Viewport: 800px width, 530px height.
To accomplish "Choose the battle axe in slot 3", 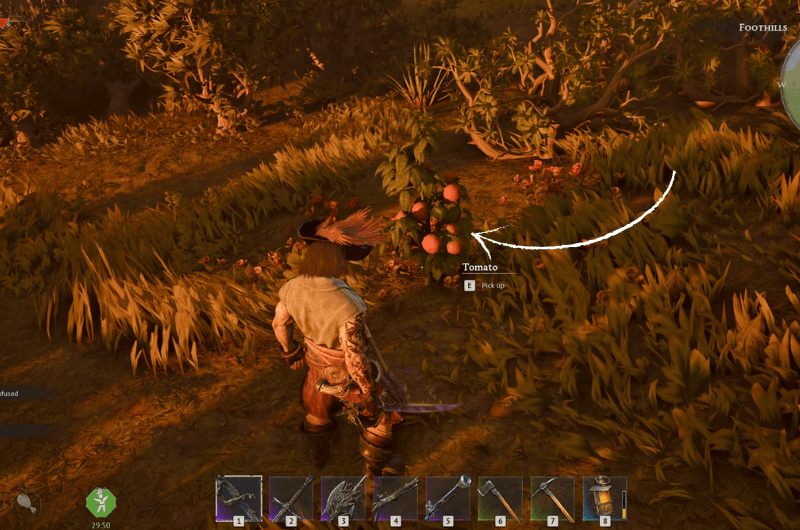I will pyautogui.click(x=343, y=498).
